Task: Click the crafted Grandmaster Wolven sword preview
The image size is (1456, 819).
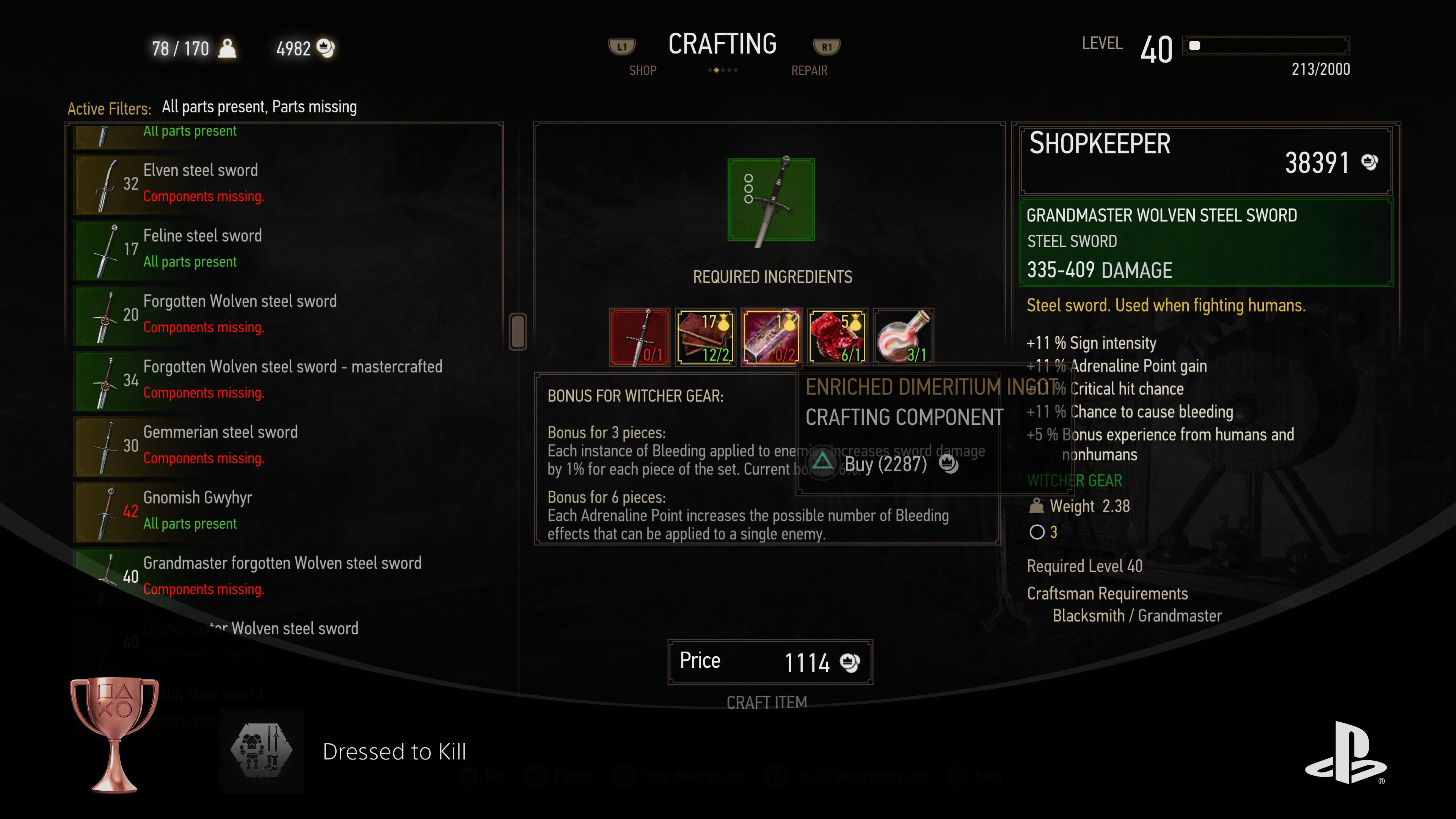Action: pyautogui.click(x=771, y=200)
